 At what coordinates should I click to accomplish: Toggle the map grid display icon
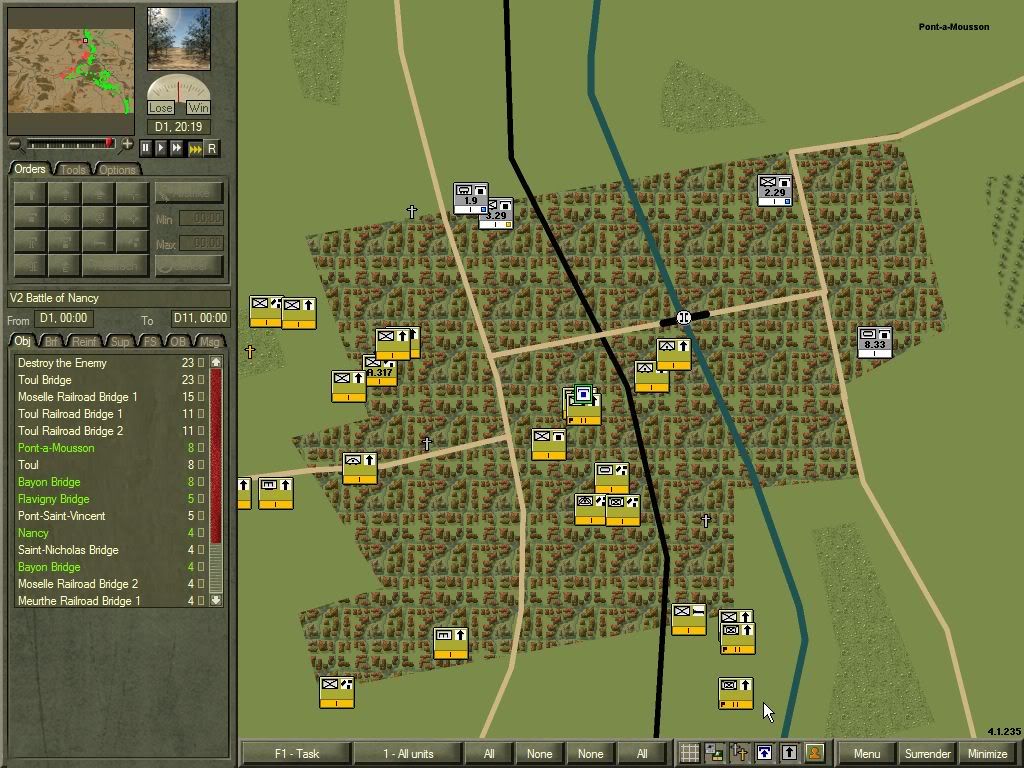pyautogui.click(x=689, y=753)
